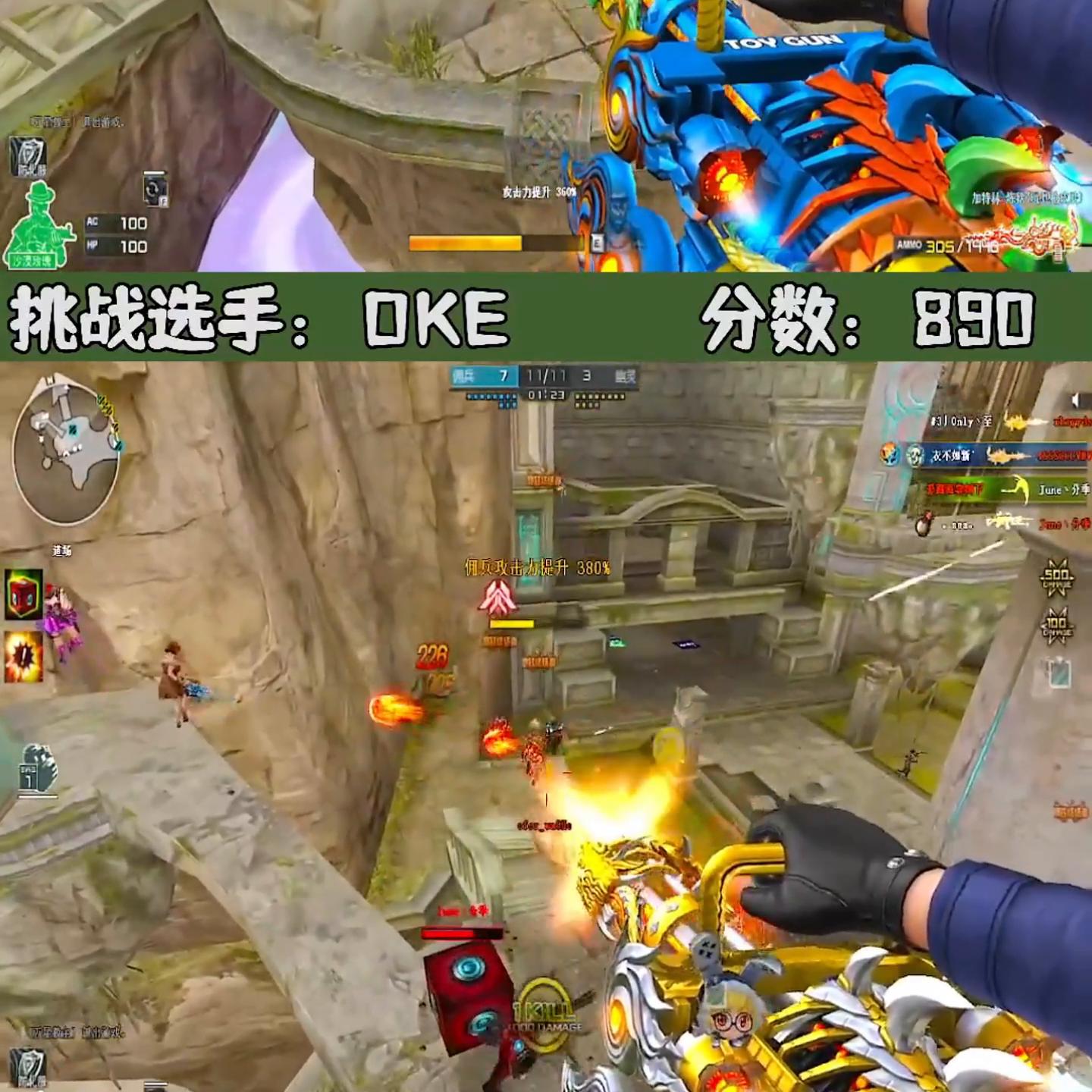
Task: Select the red cube item icon
Action: pyautogui.click(x=24, y=594)
